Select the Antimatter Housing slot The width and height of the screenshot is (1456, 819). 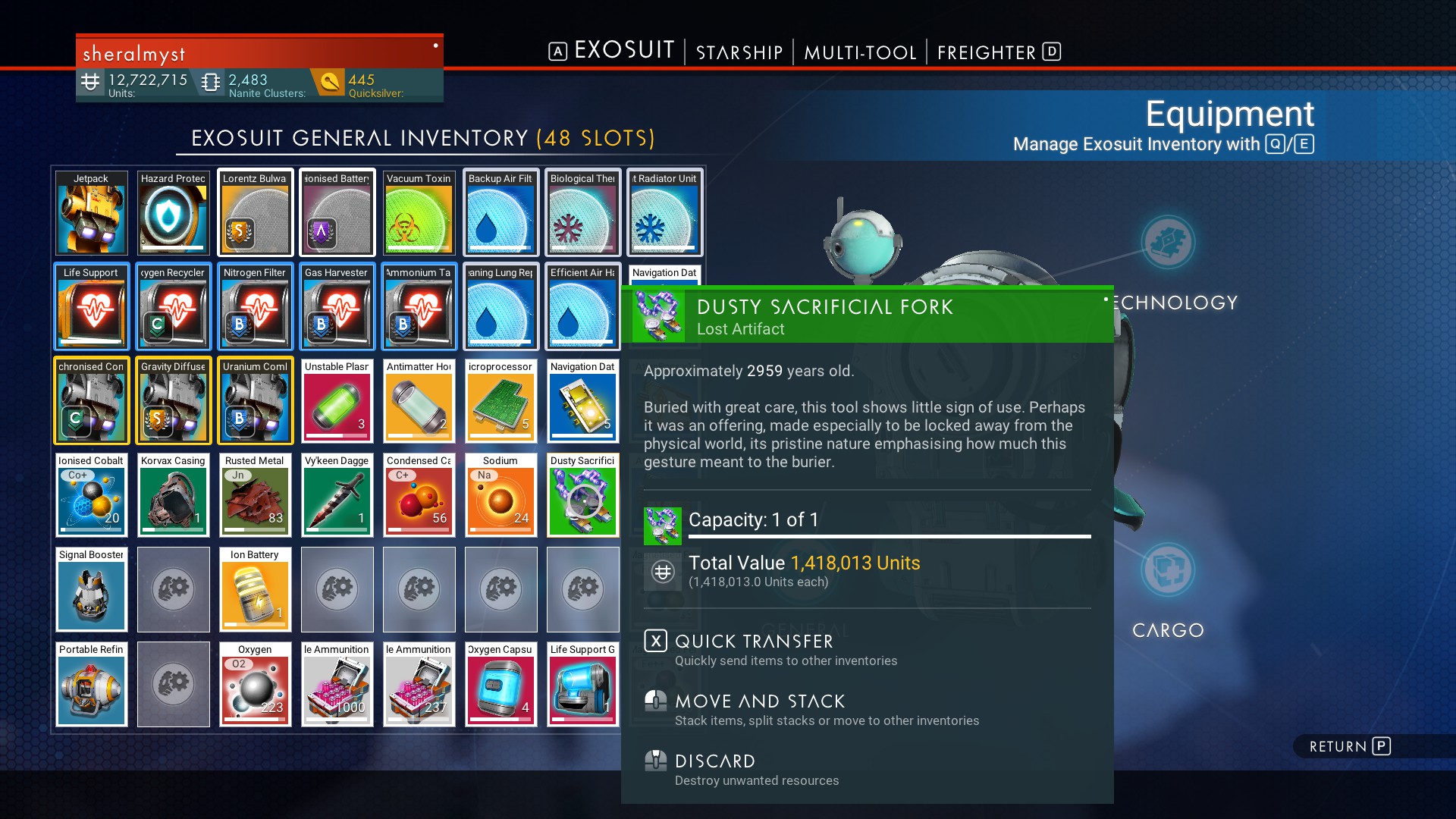419,401
